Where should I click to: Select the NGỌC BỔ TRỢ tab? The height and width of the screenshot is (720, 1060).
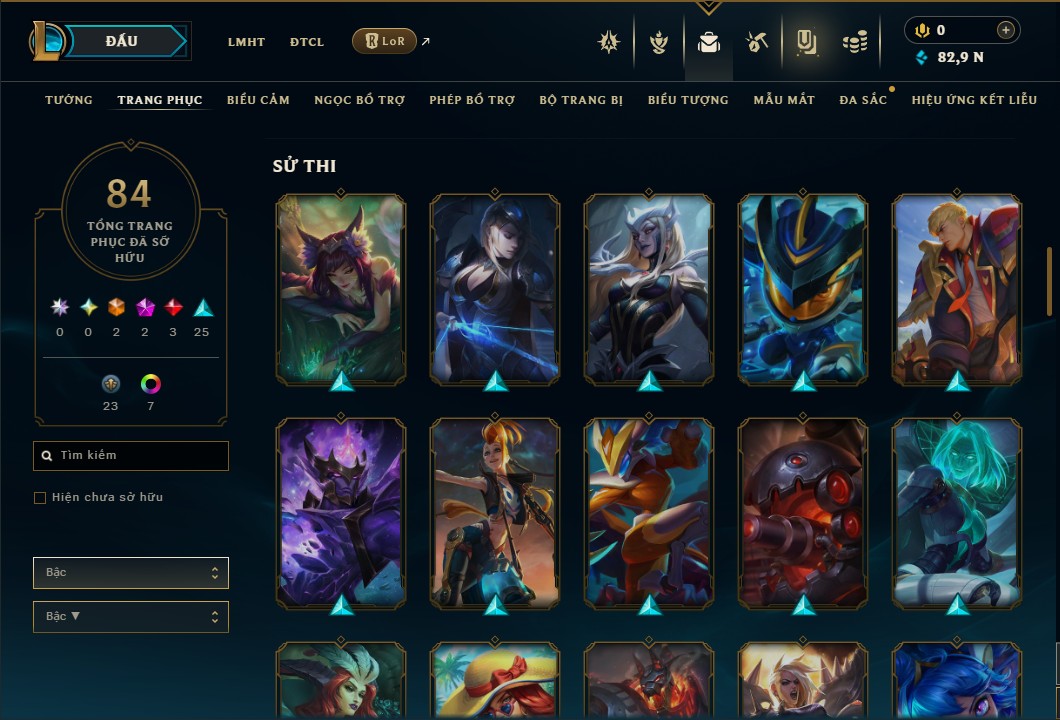[x=359, y=100]
